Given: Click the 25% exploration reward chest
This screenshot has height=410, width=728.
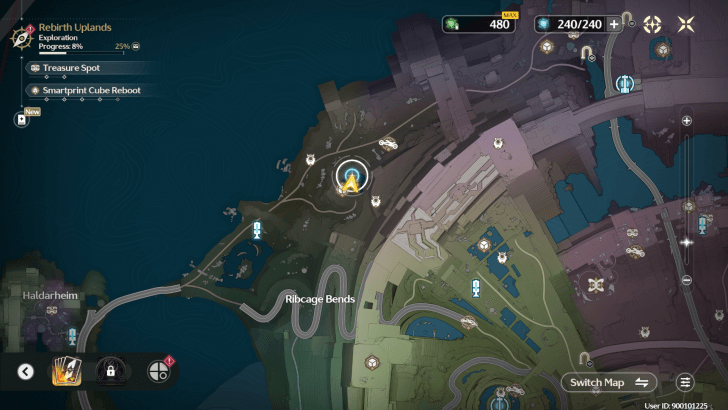Looking at the screenshot, I should coord(136,46).
